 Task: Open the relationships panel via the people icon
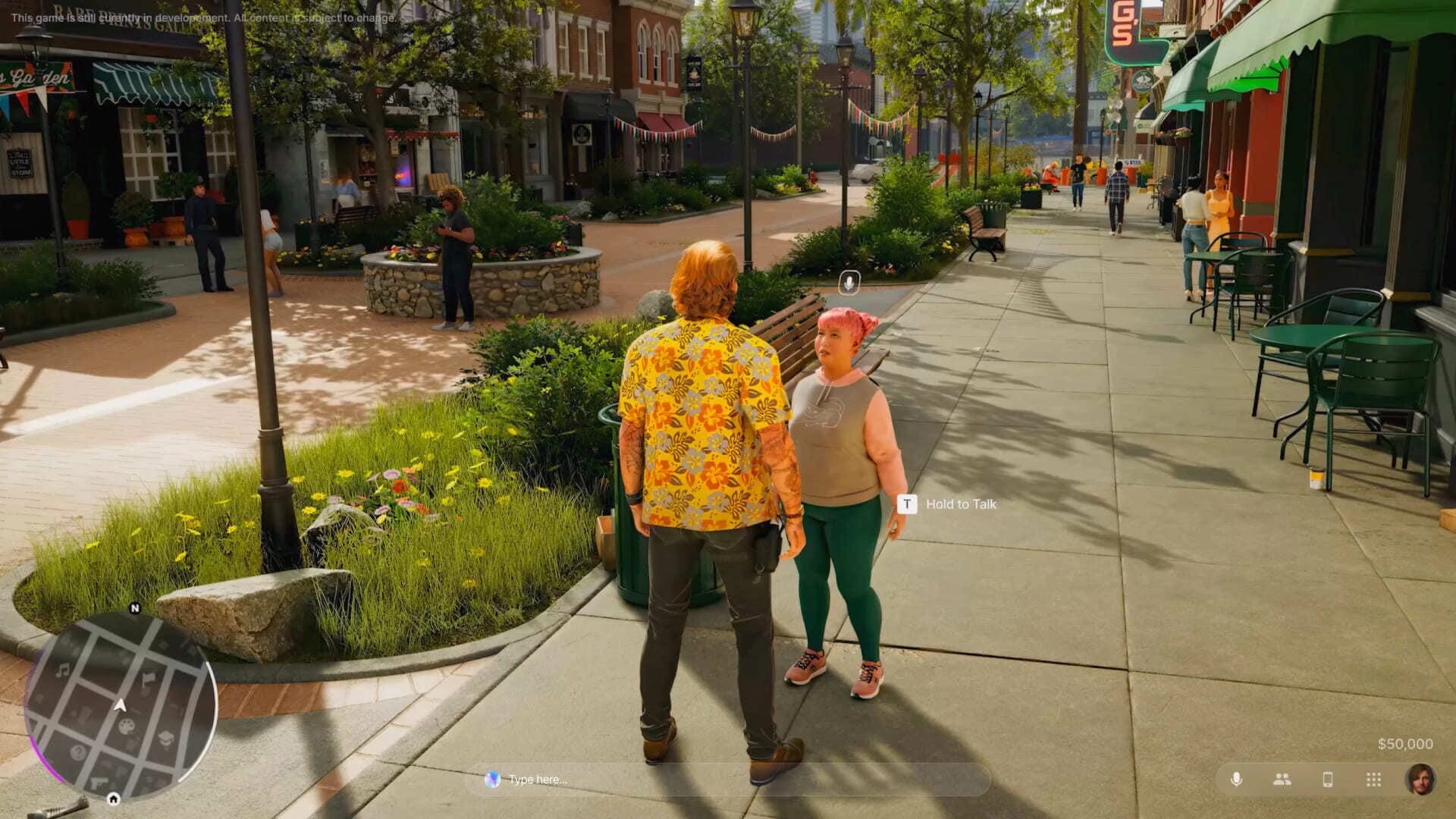point(1281,780)
